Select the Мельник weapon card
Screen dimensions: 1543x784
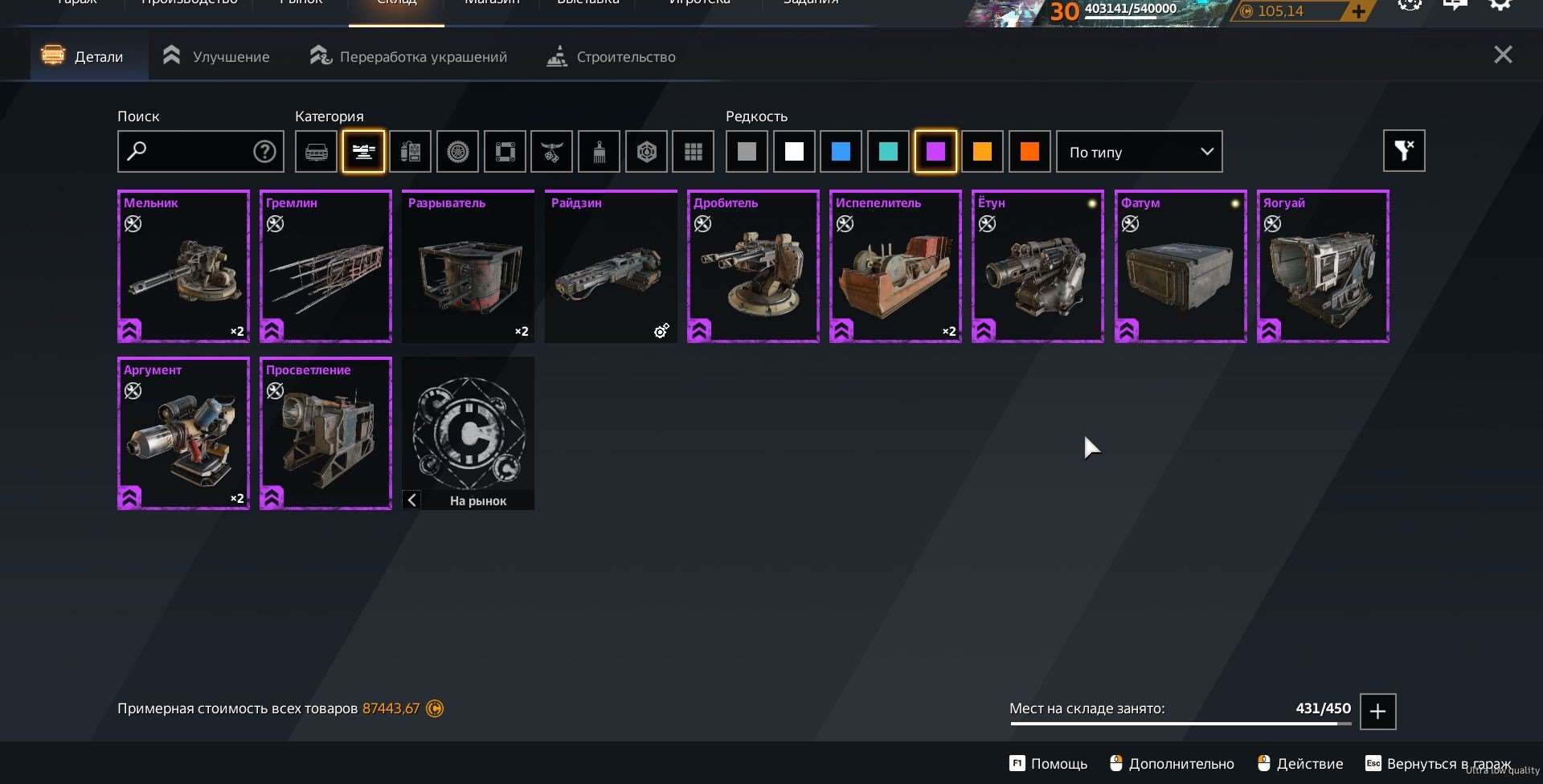pos(183,266)
